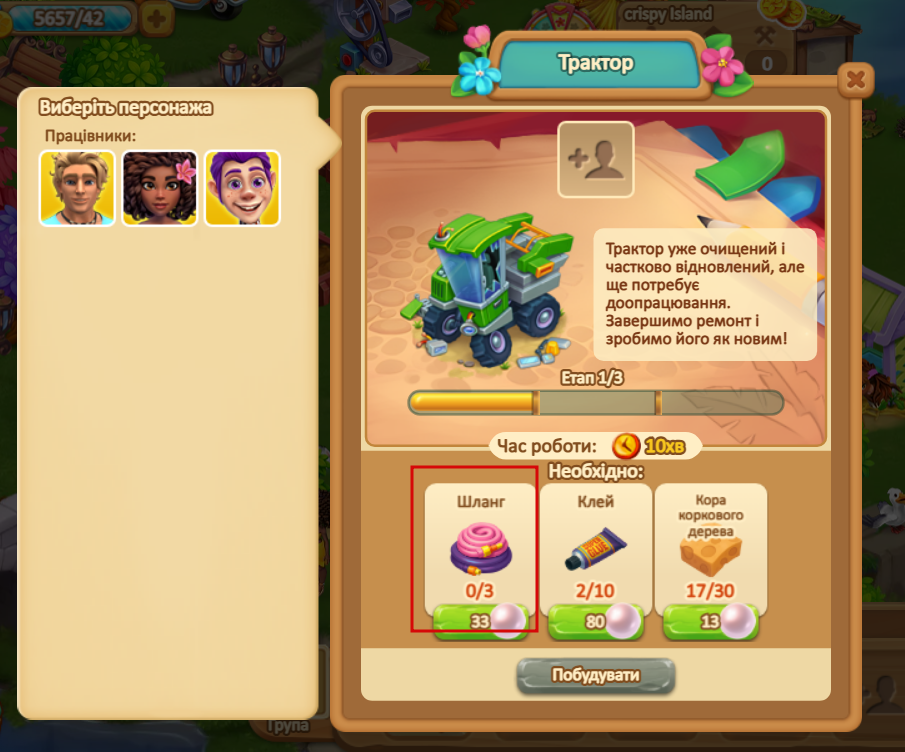
Task: Pick the purple-haired worker portrait
Action: click(242, 187)
